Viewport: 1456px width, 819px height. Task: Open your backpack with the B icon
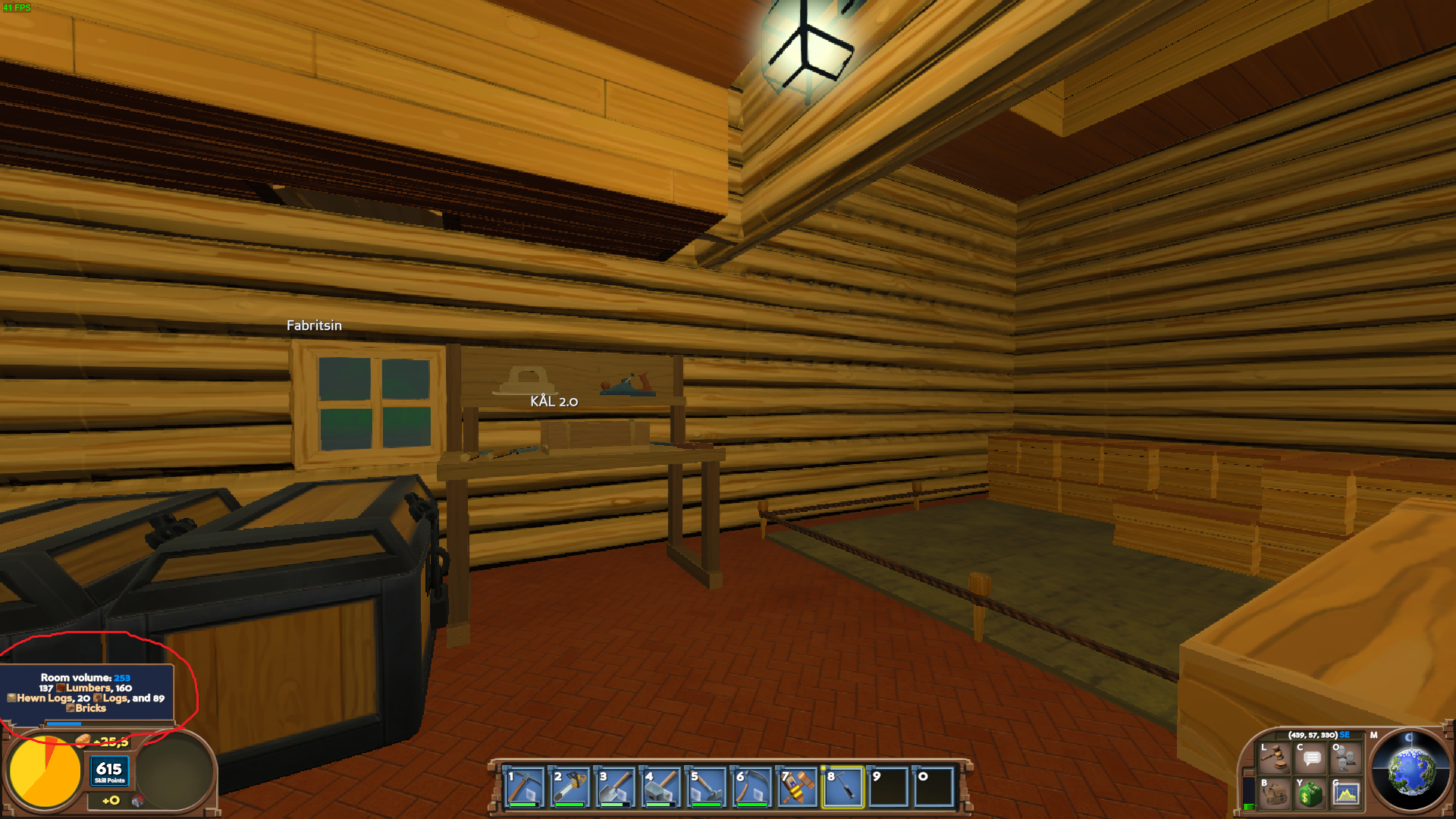pos(1274,795)
